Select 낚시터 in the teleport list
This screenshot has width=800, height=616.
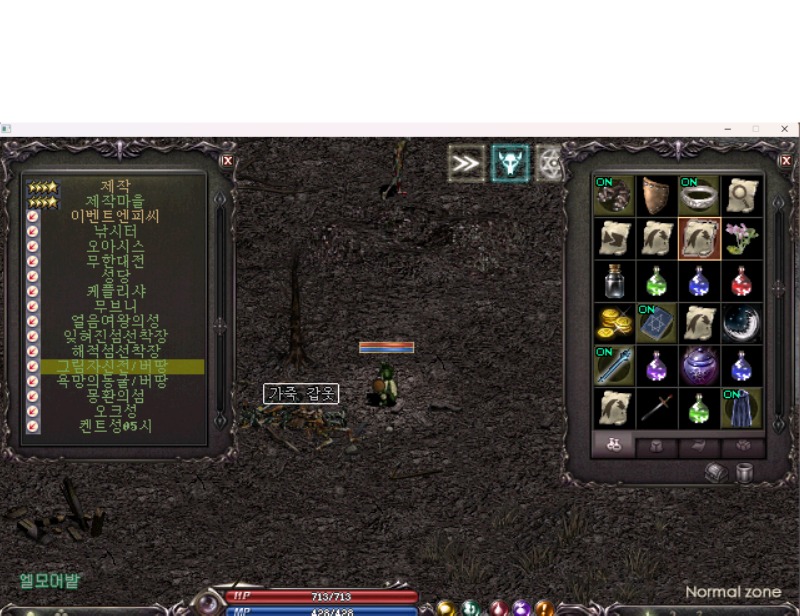tap(115, 230)
